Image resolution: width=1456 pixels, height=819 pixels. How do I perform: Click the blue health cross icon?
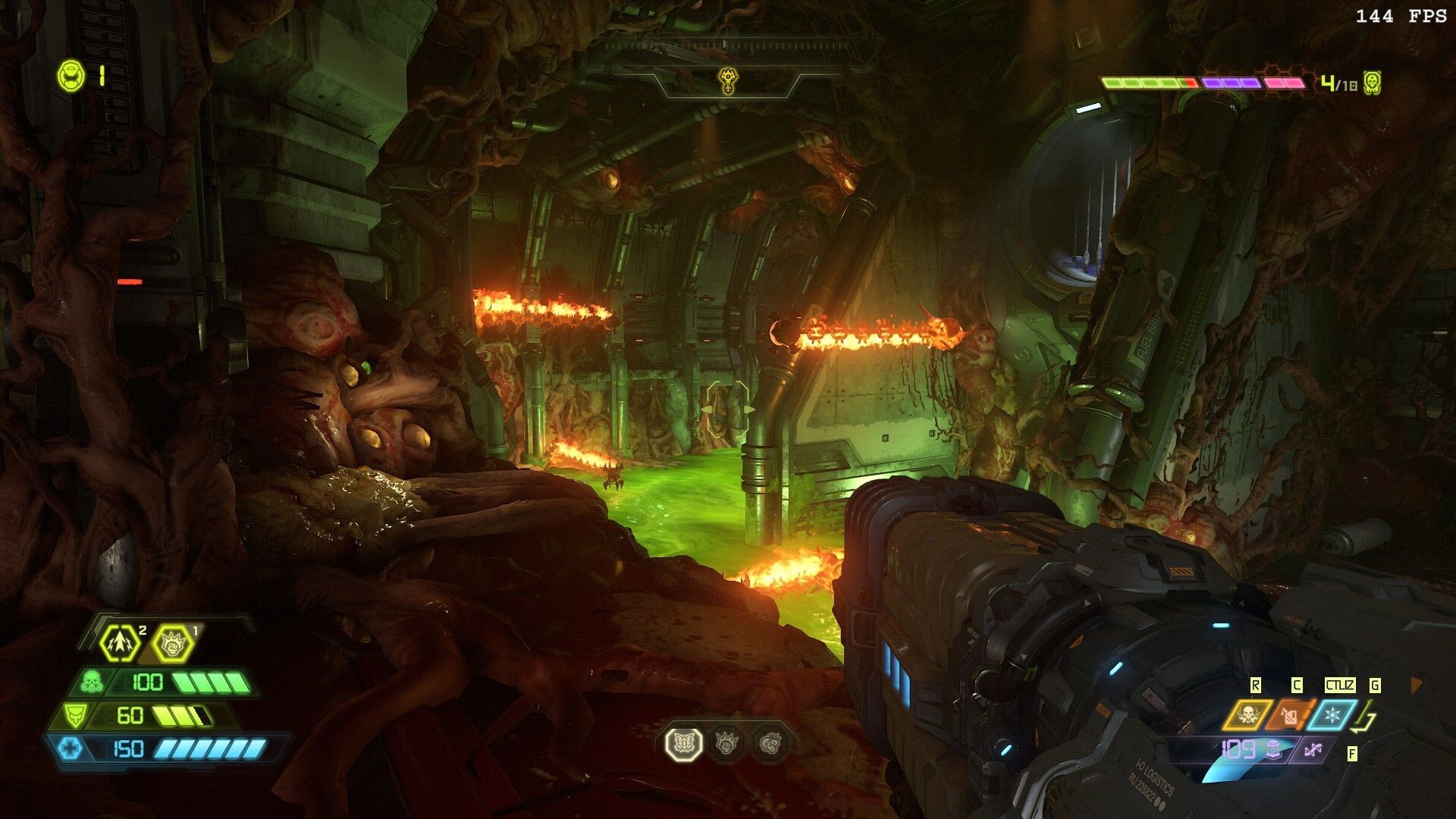[71, 748]
